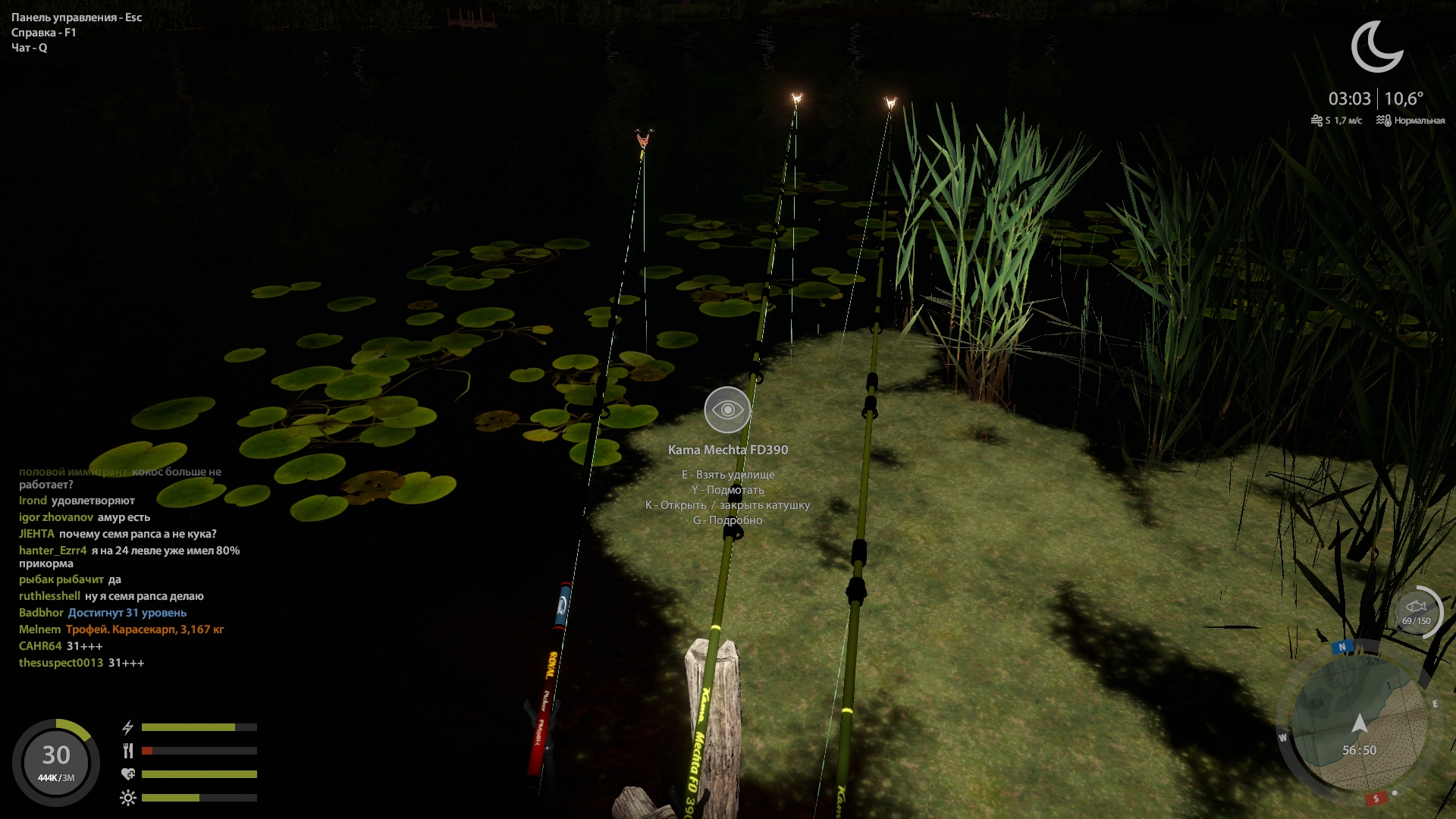Open the compass minimap
Screen dimensions: 1456x819
click(x=1359, y=724)
